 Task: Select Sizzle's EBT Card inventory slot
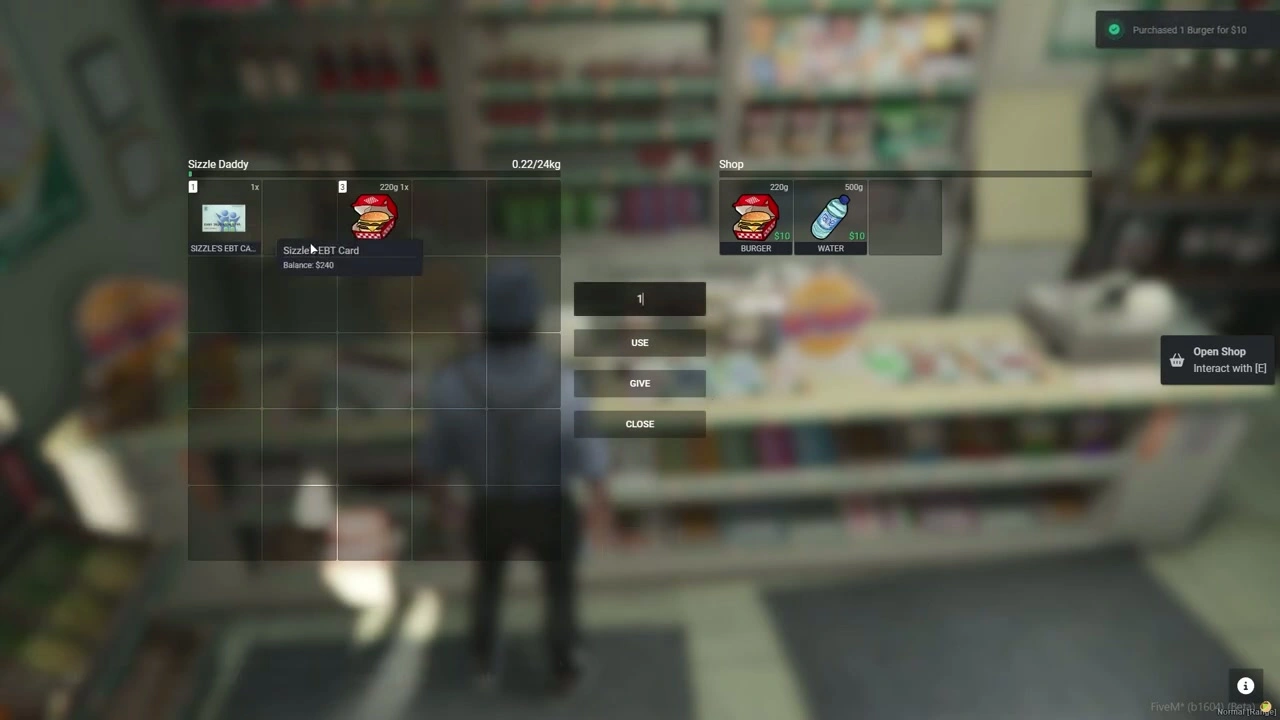coord(224,218)
